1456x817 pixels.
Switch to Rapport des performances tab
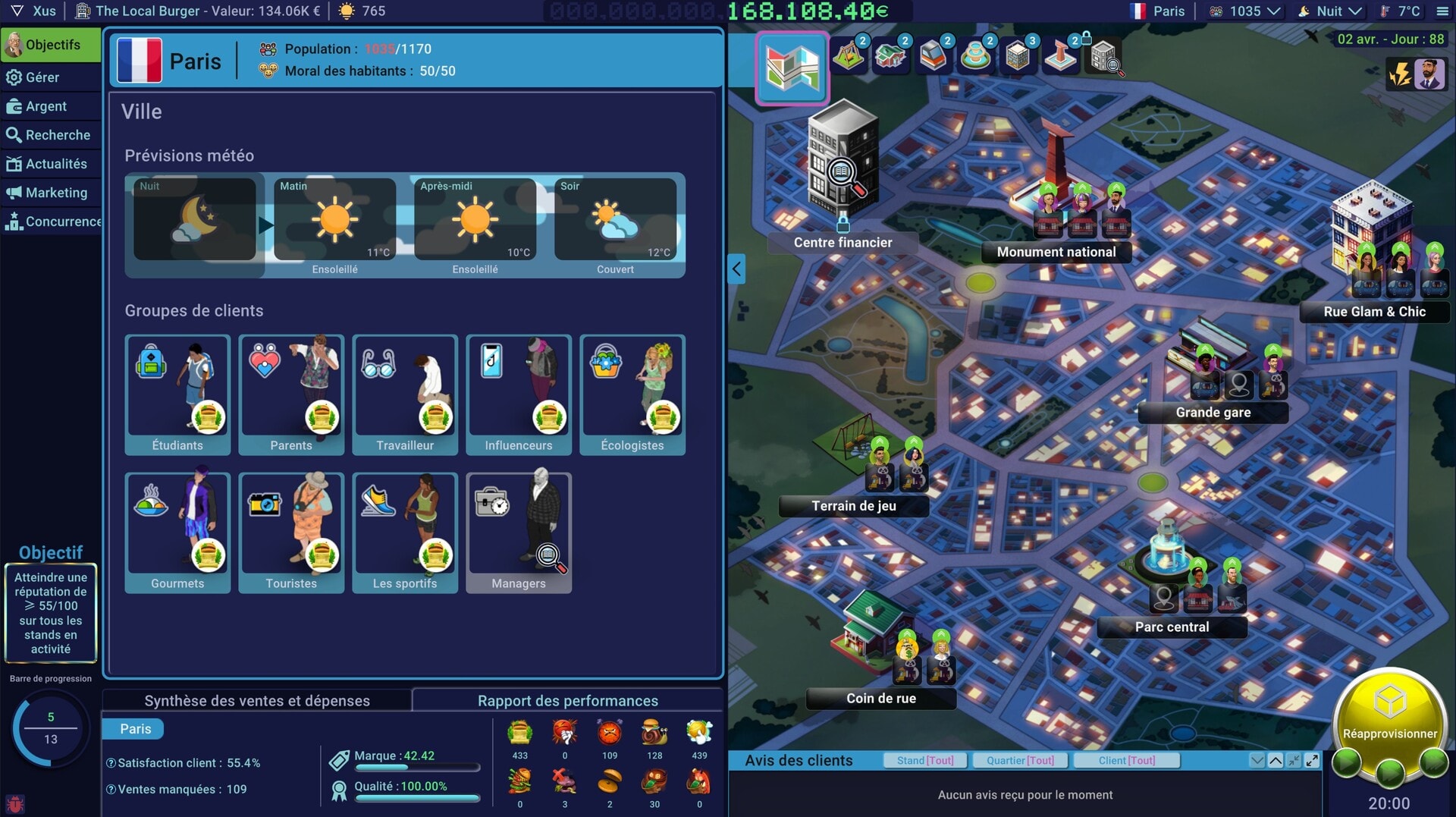click(x=567, y=701)
